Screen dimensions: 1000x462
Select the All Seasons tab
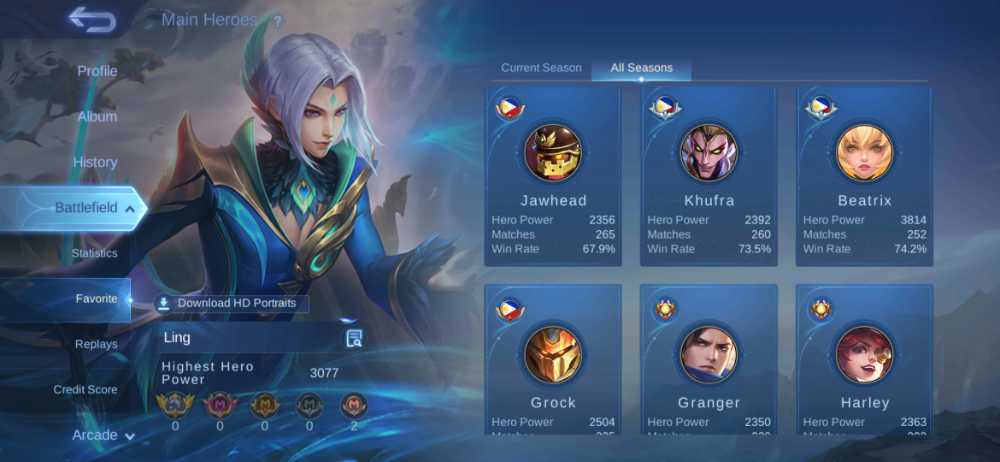[x=641, y=68]
